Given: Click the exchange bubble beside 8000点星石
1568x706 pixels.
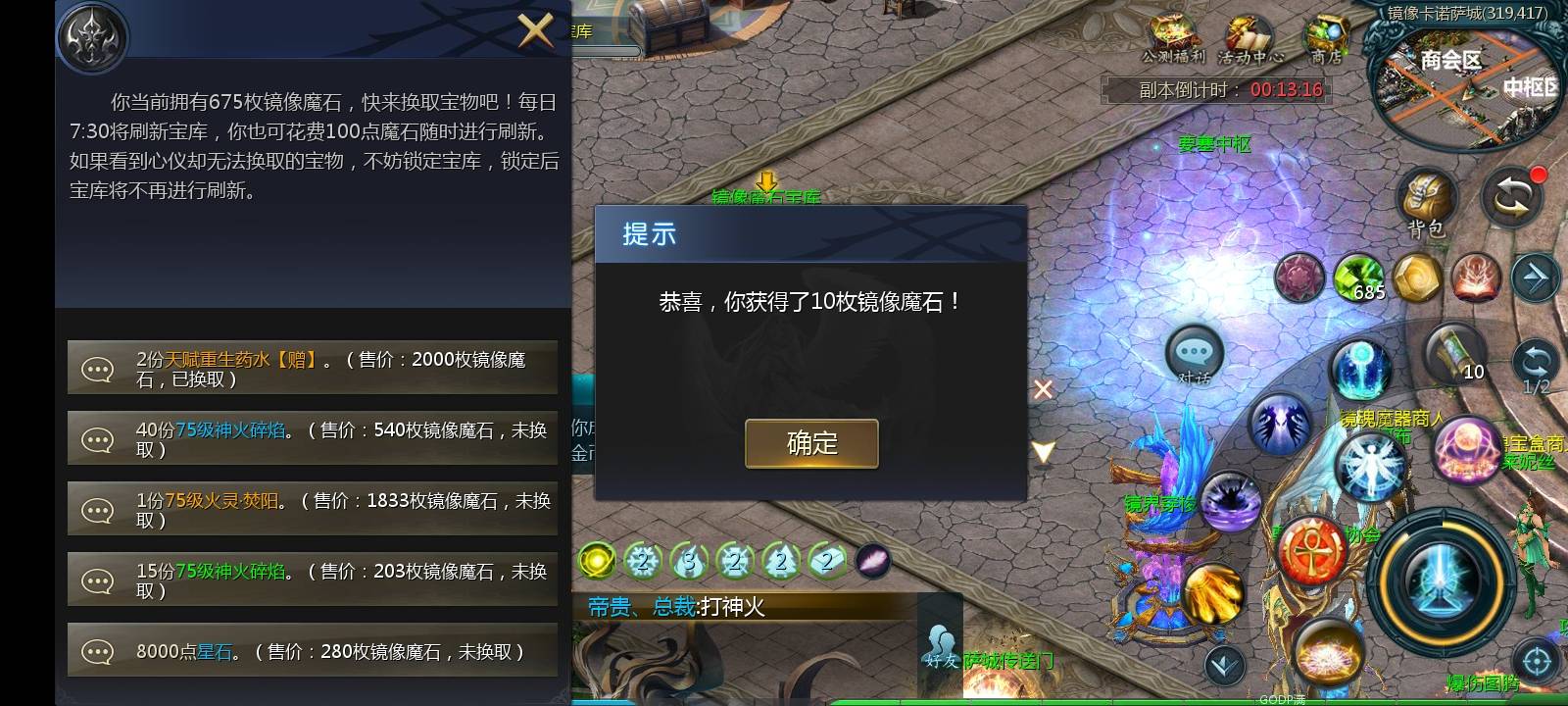Looking at the screenshot, I should coord(96,649).
